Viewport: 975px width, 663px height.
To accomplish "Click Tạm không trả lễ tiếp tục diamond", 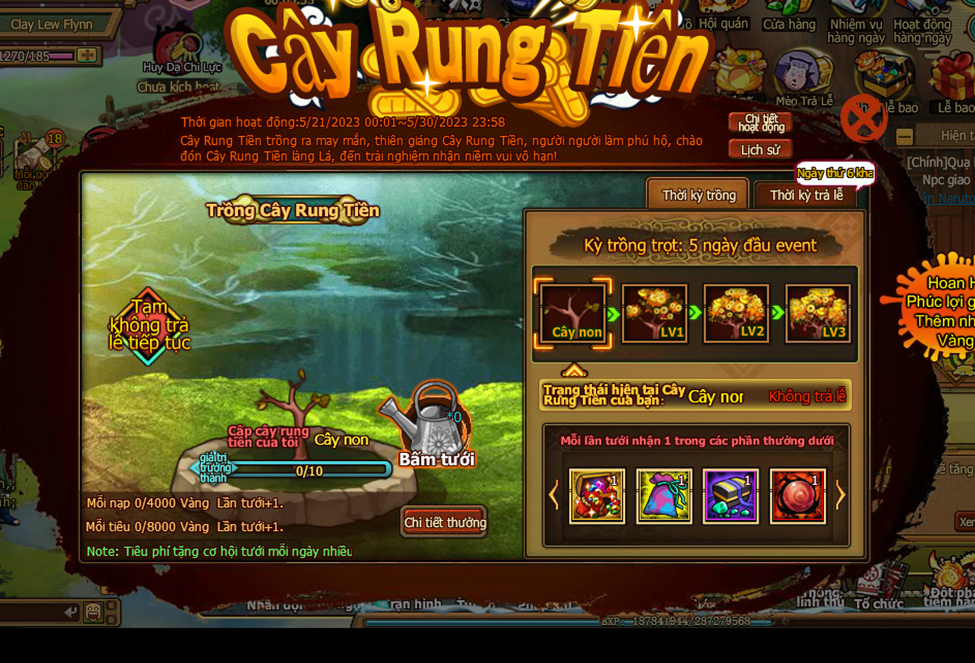I will click(149, 326).
